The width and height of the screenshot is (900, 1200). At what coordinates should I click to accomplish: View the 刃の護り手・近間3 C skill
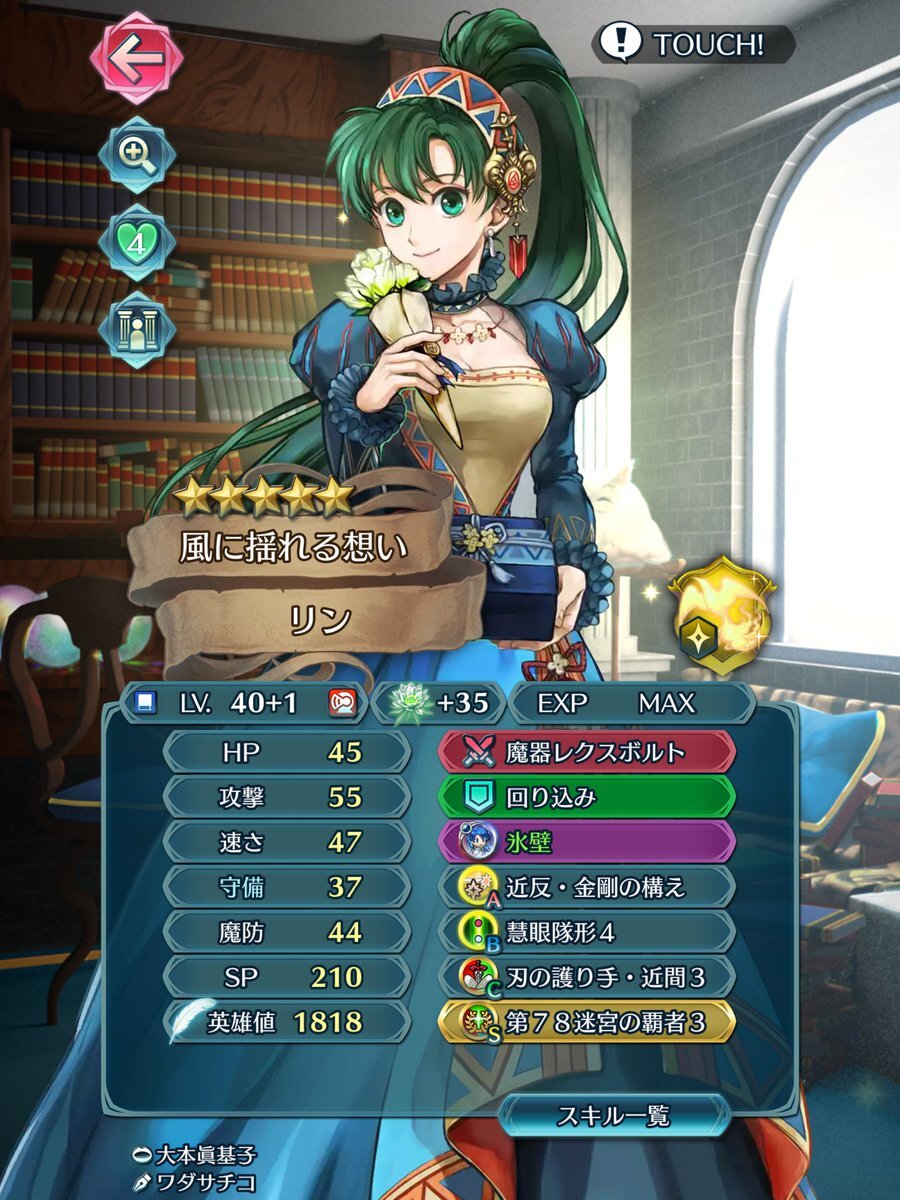(x=588, y=978)
